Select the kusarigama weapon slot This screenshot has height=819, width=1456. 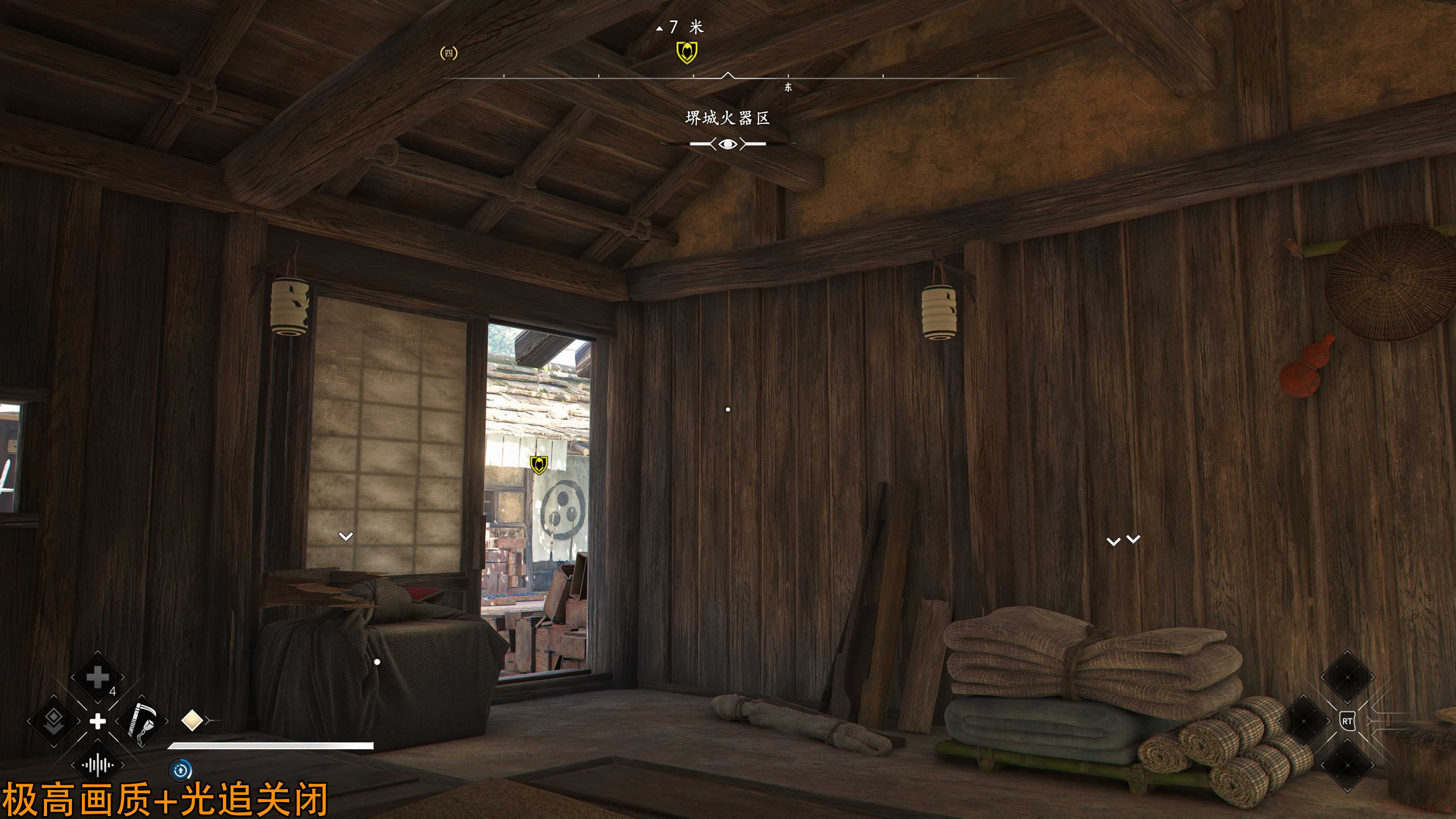tap(141, 721)
